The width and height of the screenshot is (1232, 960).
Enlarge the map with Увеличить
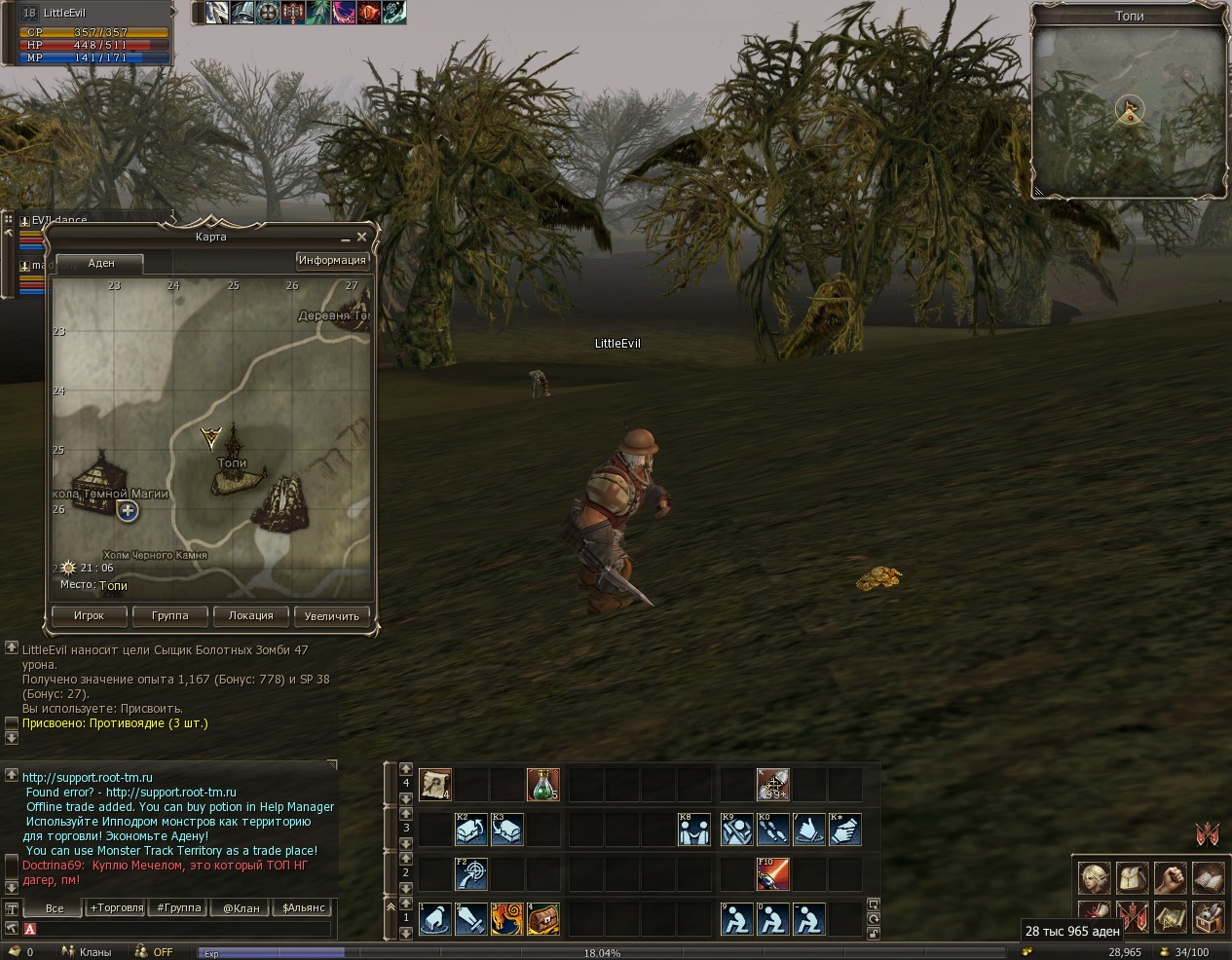pos(331,615)
